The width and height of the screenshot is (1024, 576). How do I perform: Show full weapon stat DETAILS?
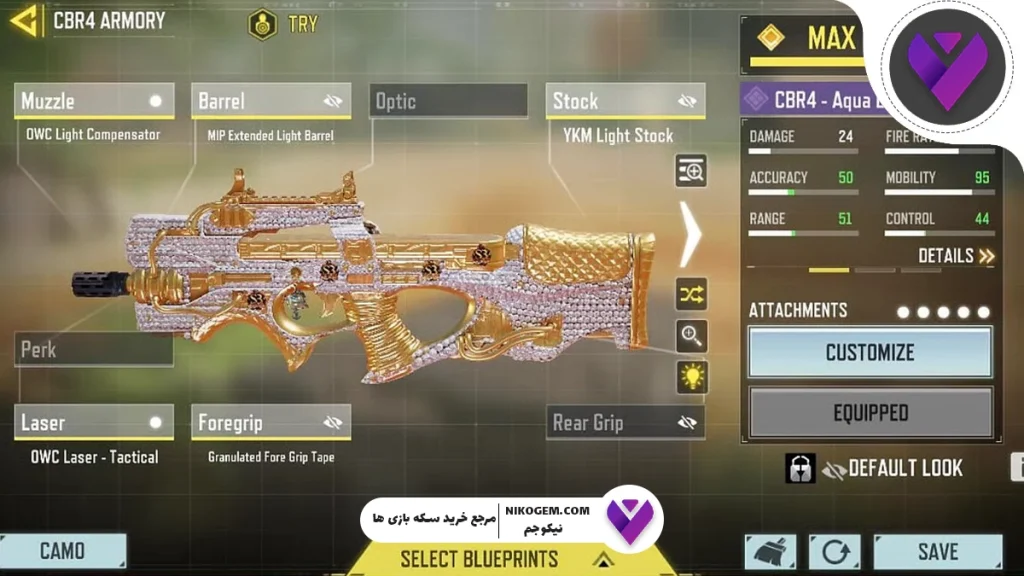pyautogui.click(x=956, y=256)
